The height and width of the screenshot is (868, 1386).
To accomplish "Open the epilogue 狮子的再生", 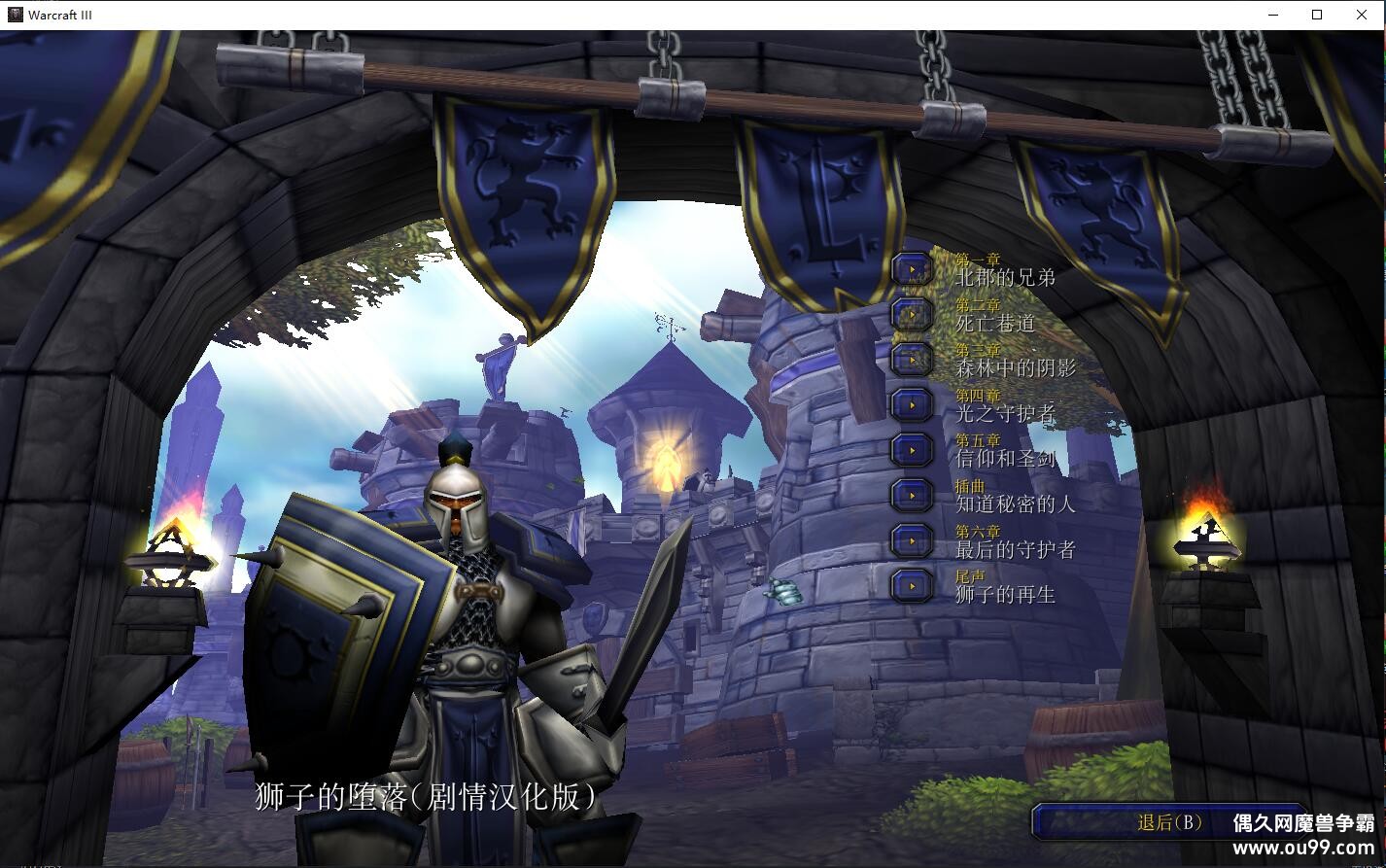I will (x=913, y=585).
